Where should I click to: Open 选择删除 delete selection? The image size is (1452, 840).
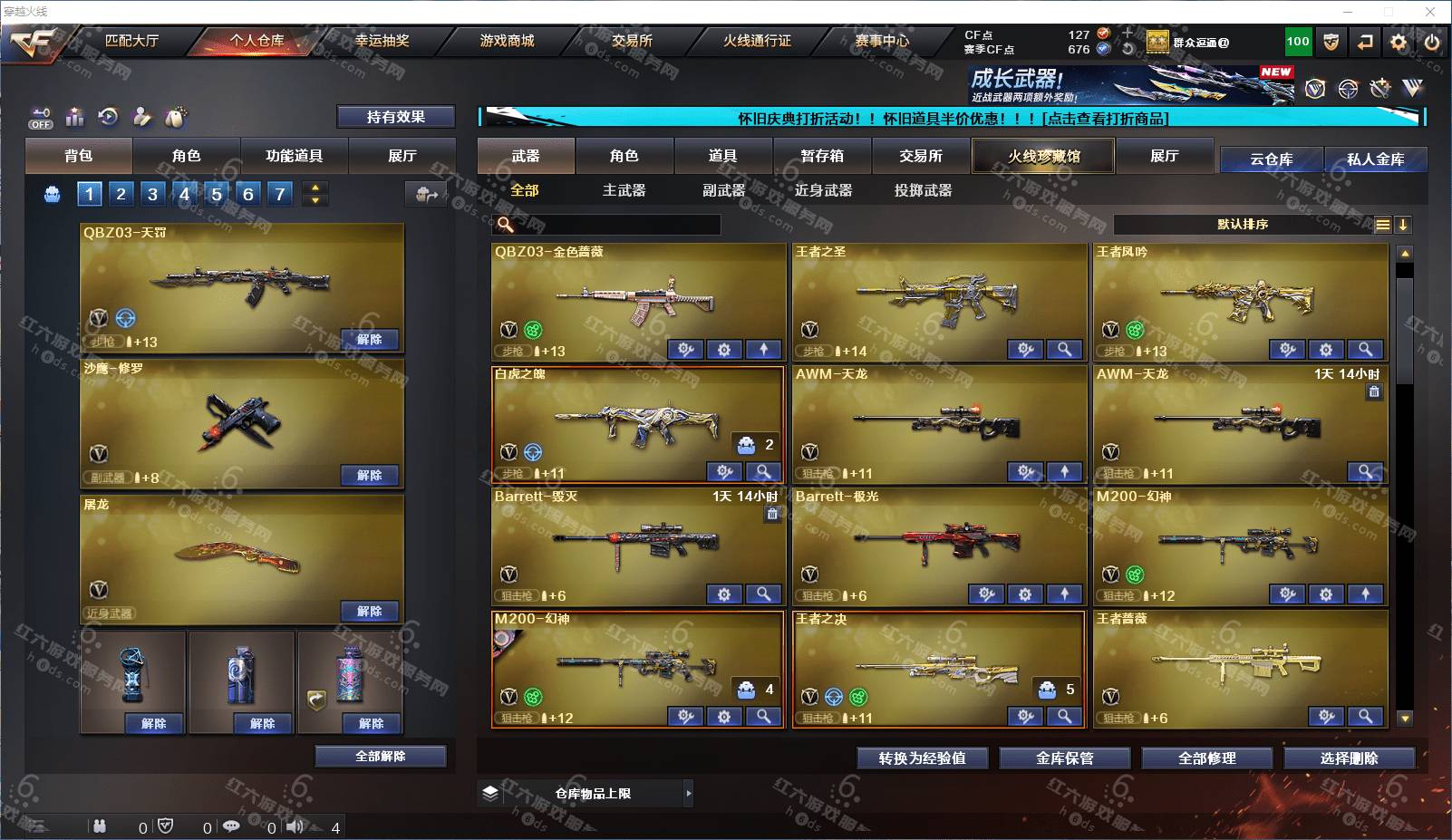1349,758
